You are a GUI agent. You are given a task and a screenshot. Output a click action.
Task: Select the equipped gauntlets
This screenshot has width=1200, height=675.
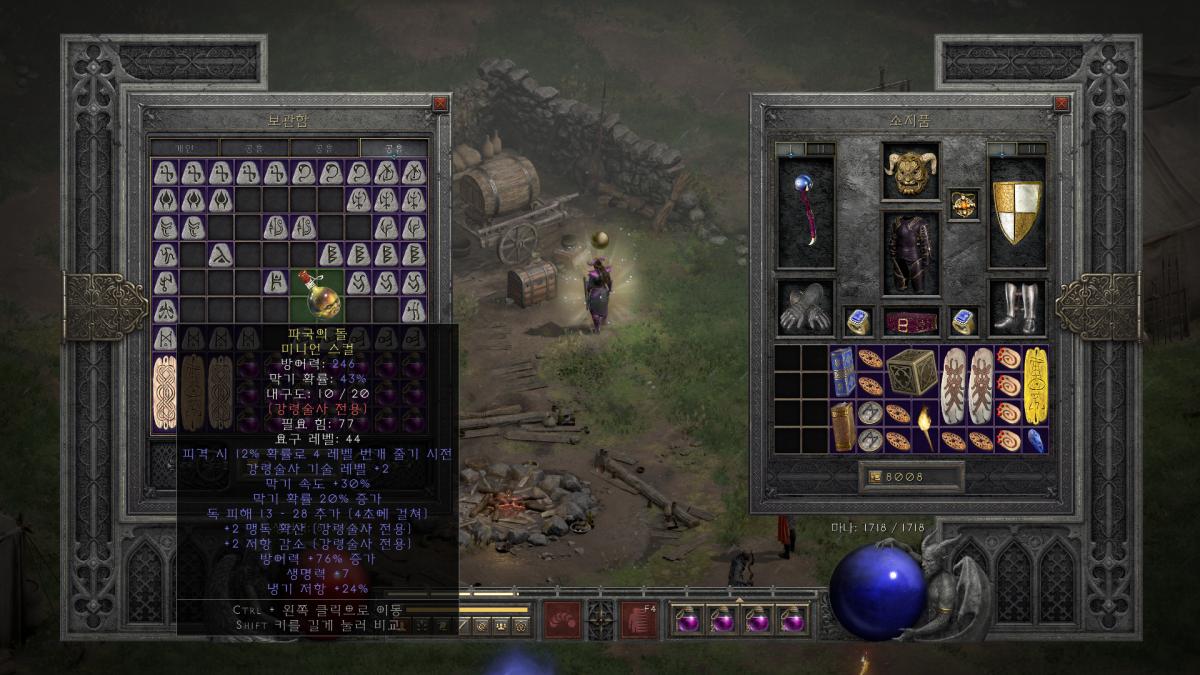coord(806,308)
